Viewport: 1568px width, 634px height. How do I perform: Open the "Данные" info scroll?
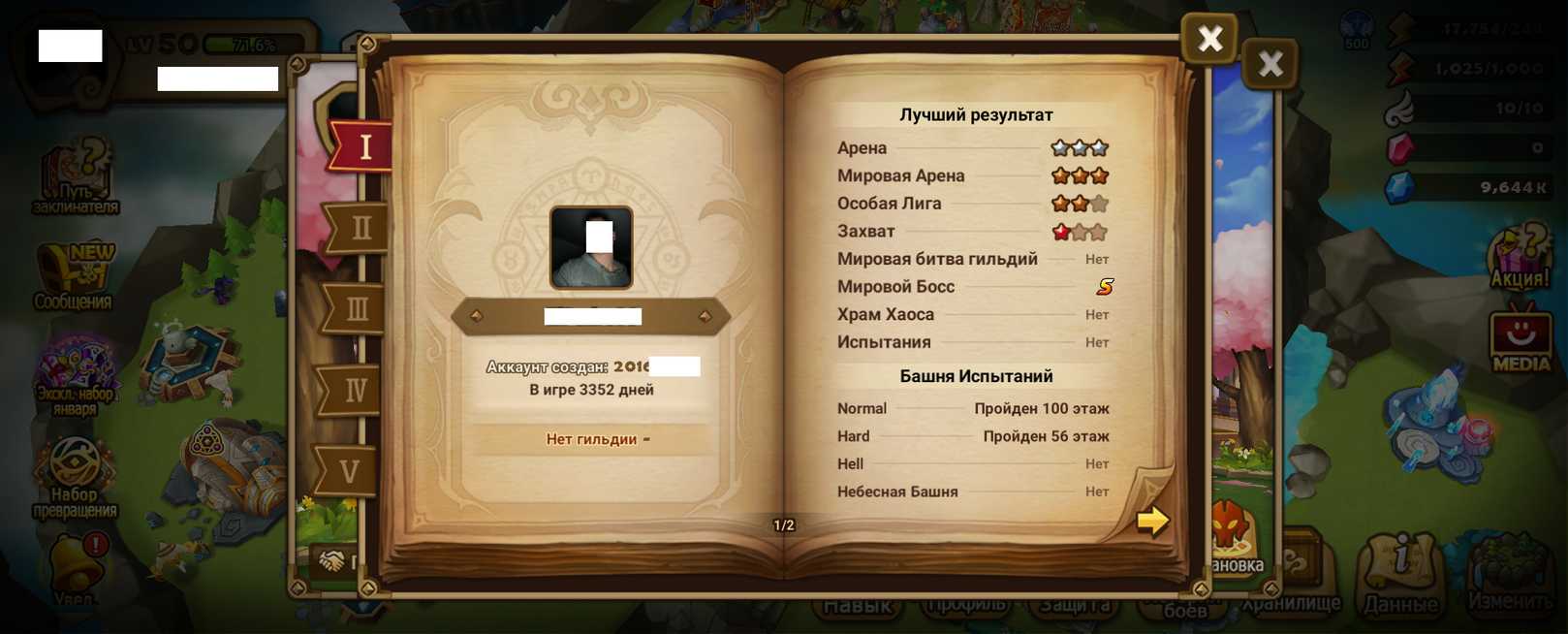[1400, 574]
